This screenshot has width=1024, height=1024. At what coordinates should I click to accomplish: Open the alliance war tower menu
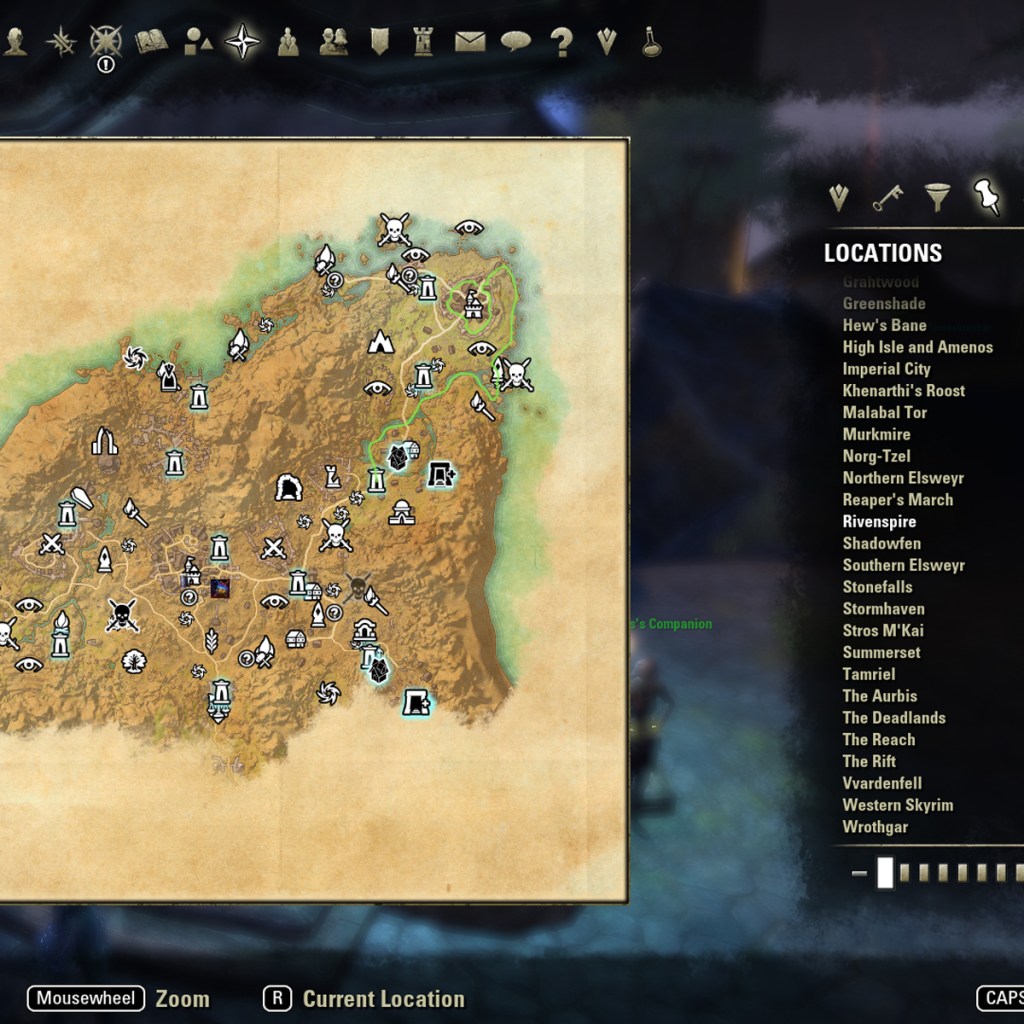423,41
